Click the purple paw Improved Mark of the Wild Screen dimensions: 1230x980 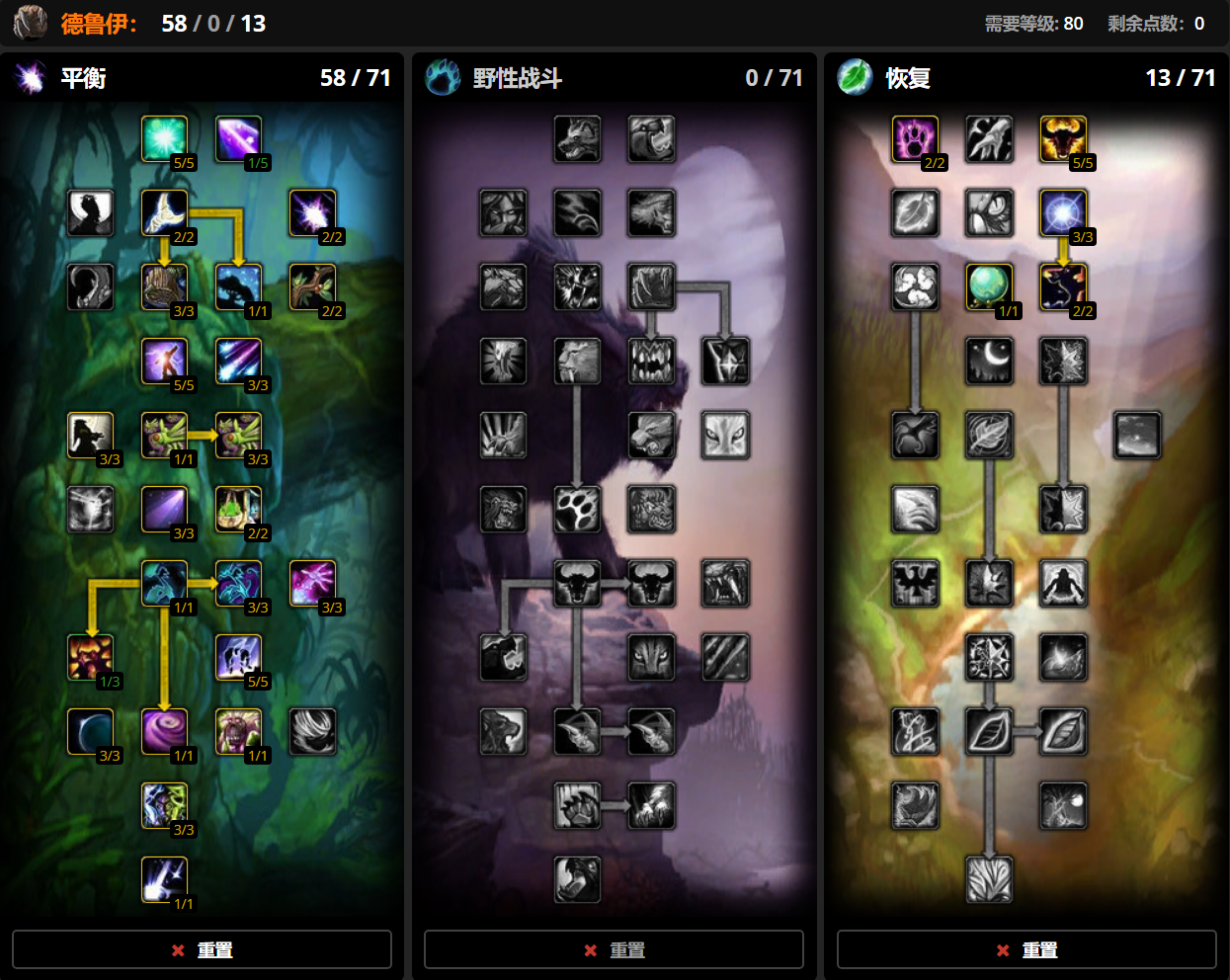click(x=915, y=139)
